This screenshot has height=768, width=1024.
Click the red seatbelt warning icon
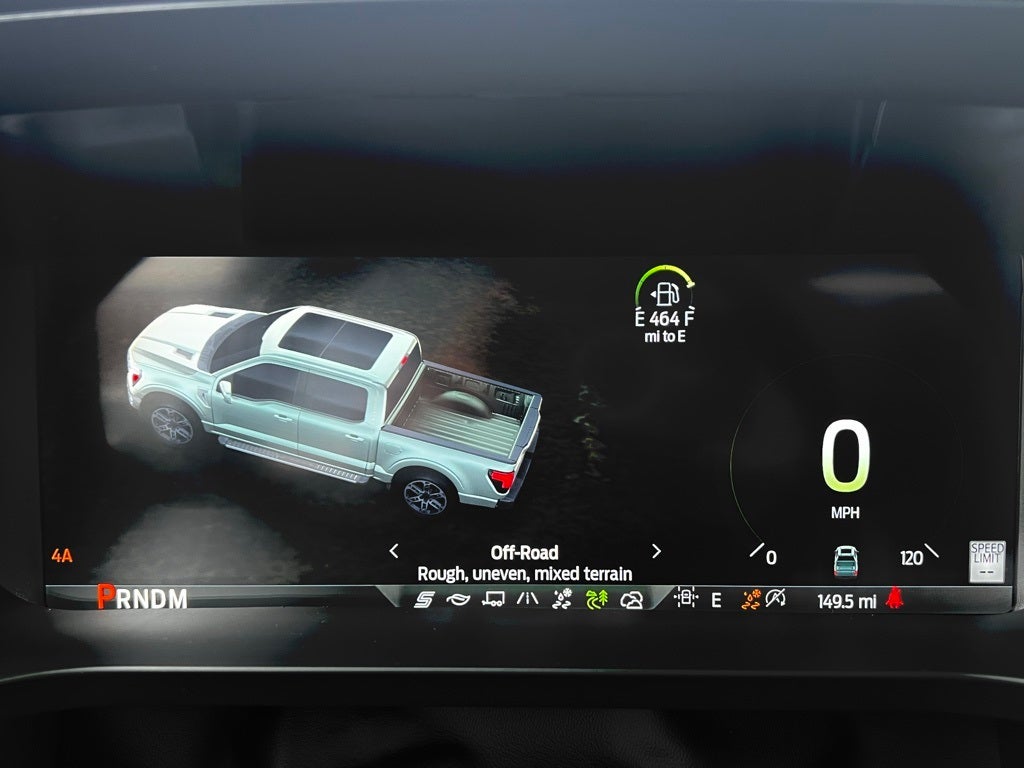pyautogui.click(x=894, y=599)
